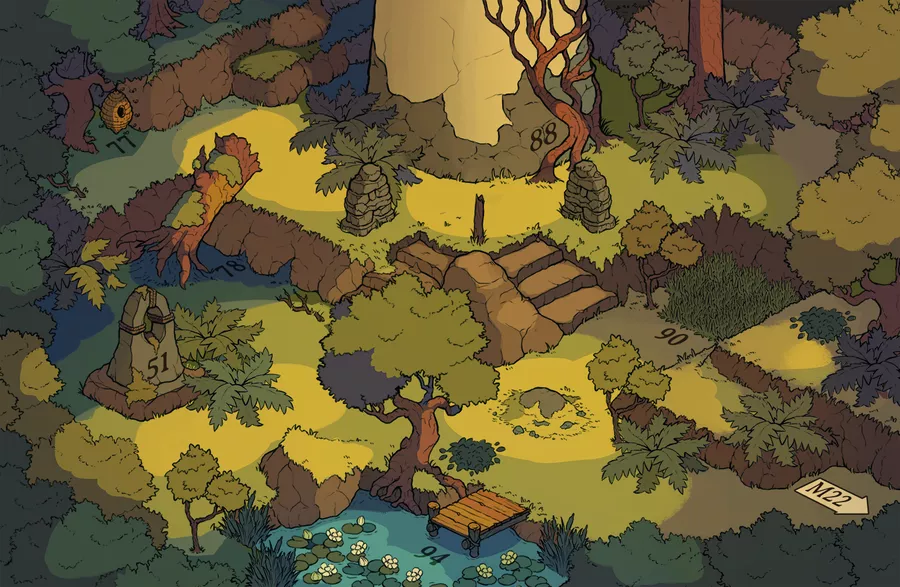Viewport: 900px width, 587px height.
Task: Choose location number 94 at the pond
Action: [434, 553]
